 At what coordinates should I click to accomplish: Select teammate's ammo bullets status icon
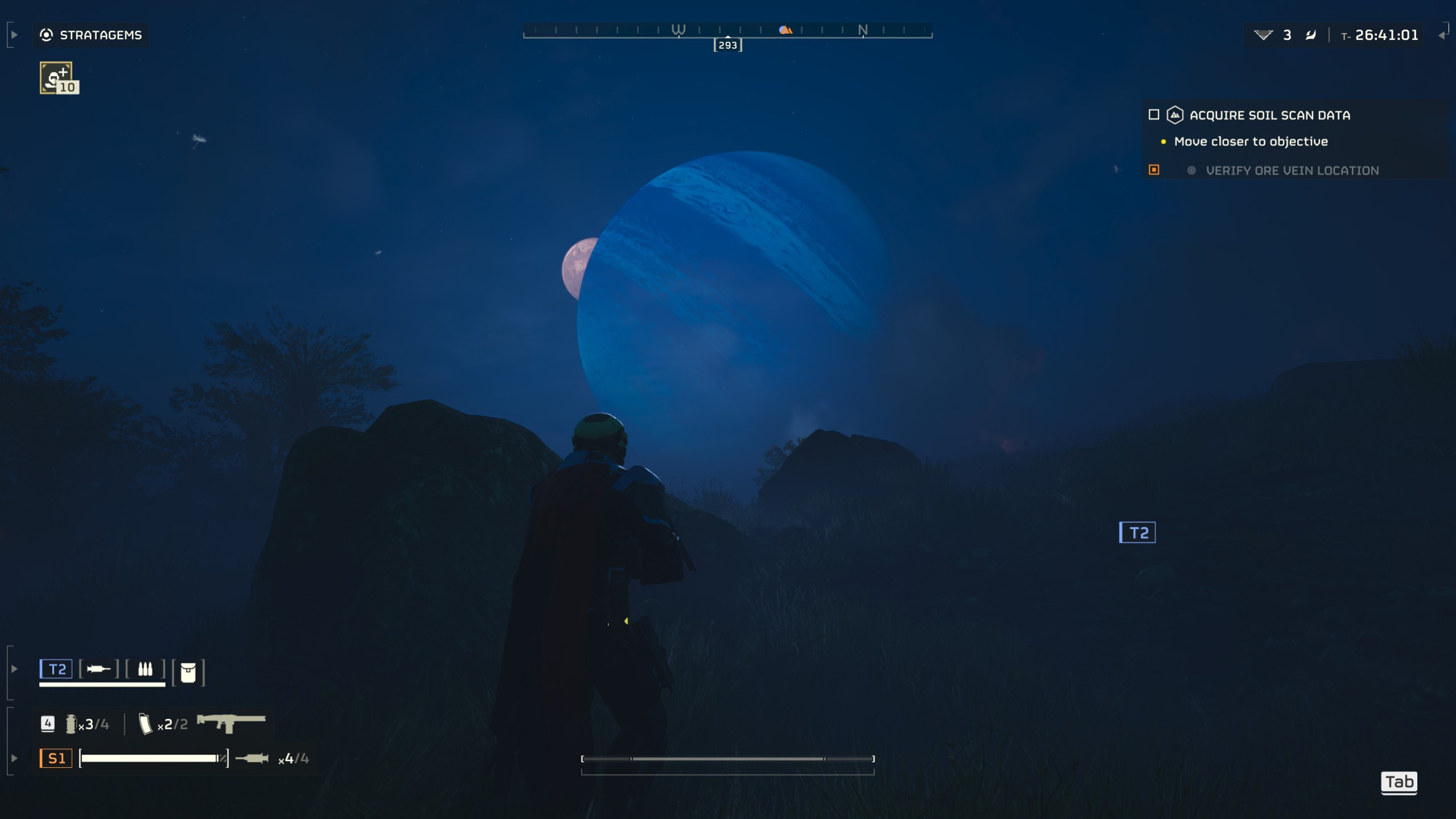[145, 669]
